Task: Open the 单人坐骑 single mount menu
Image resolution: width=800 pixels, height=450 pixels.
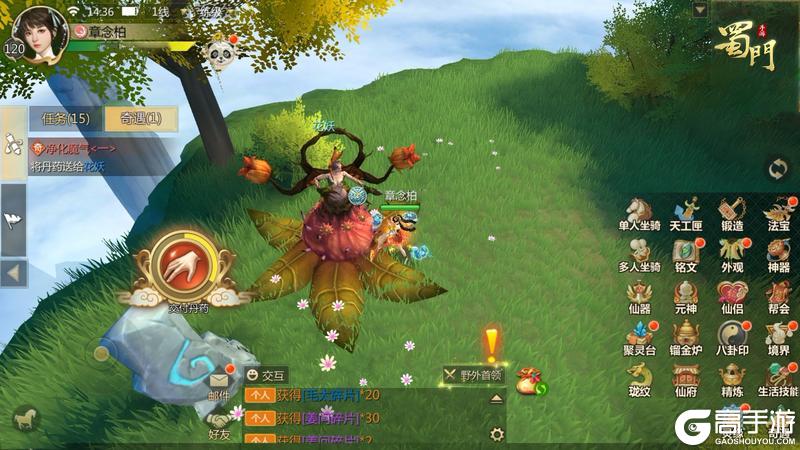Action: tap(638, 212)
